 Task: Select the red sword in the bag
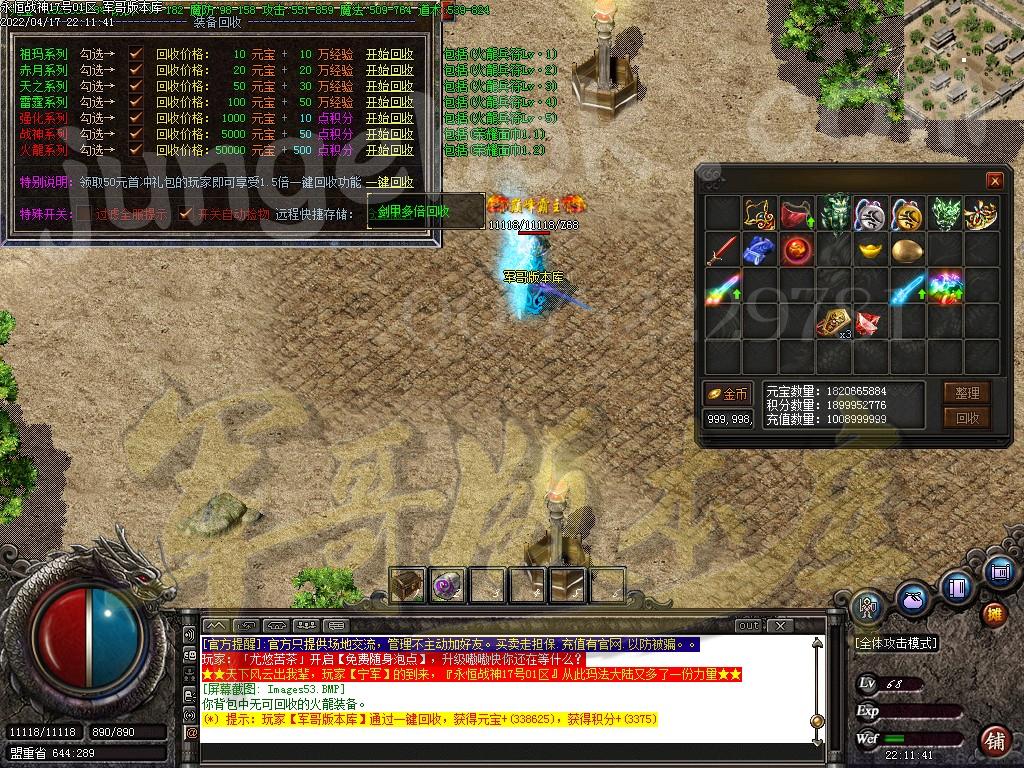[722, 250]
